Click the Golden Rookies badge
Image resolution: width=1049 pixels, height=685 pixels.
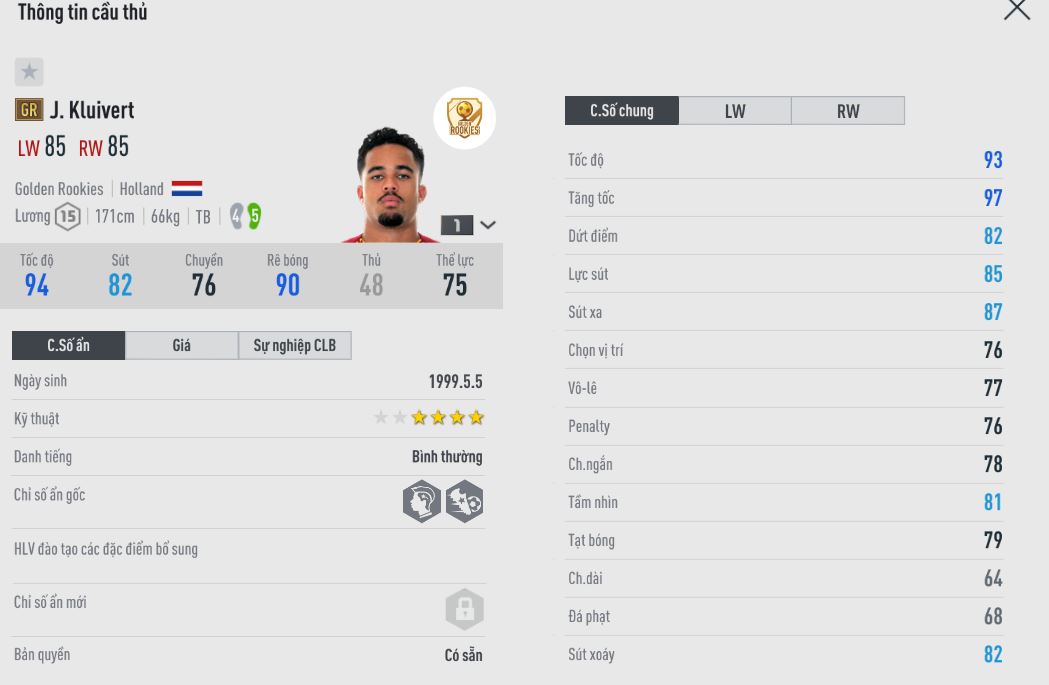click(x=464, y=118)
